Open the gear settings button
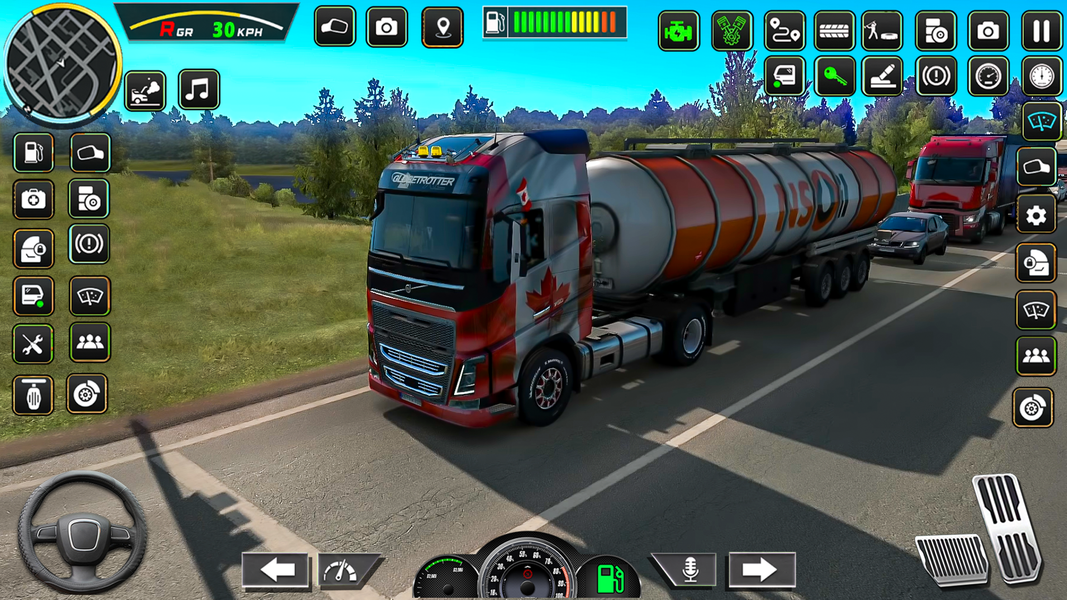Viewport: 1067px width, 600px height. point(1036,215)
